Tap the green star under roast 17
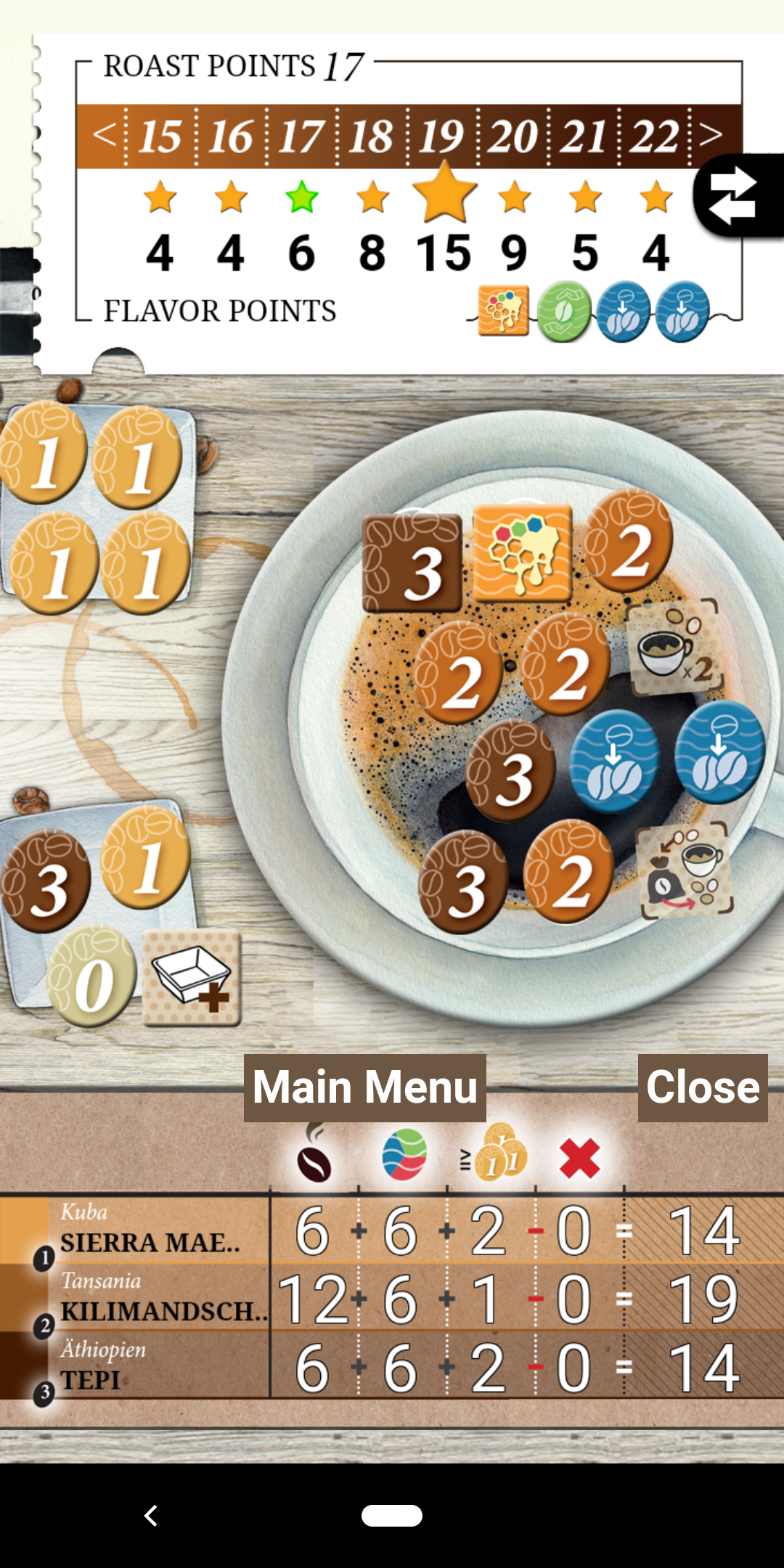Viewport: 784px width, 1568px height. (302, 197)
